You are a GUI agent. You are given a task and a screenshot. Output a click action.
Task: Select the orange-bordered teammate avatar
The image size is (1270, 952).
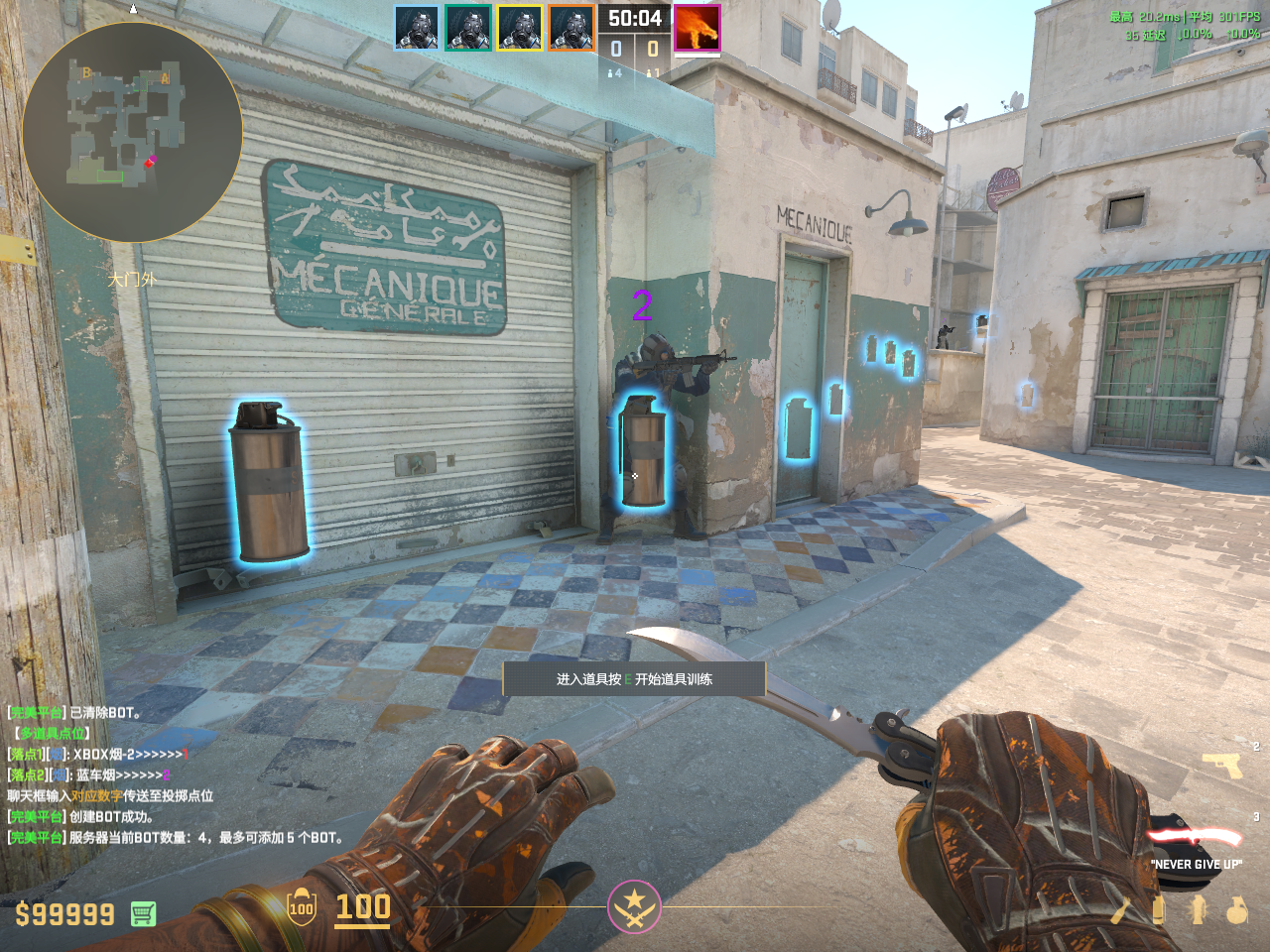(571, 28)
